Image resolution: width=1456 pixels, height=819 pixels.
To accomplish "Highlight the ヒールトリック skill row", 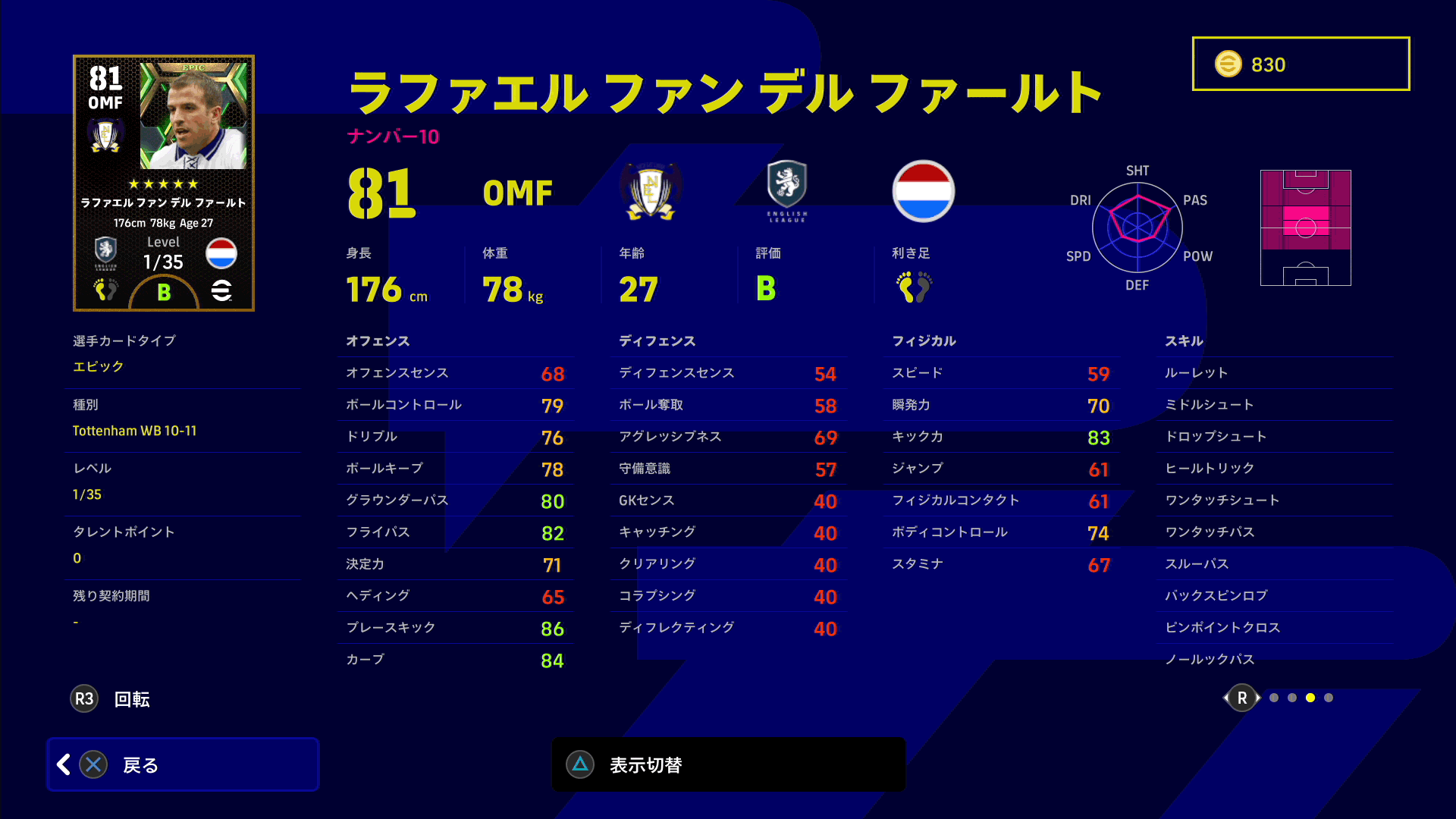I will pyautogui.click(x=1278, y=469).
